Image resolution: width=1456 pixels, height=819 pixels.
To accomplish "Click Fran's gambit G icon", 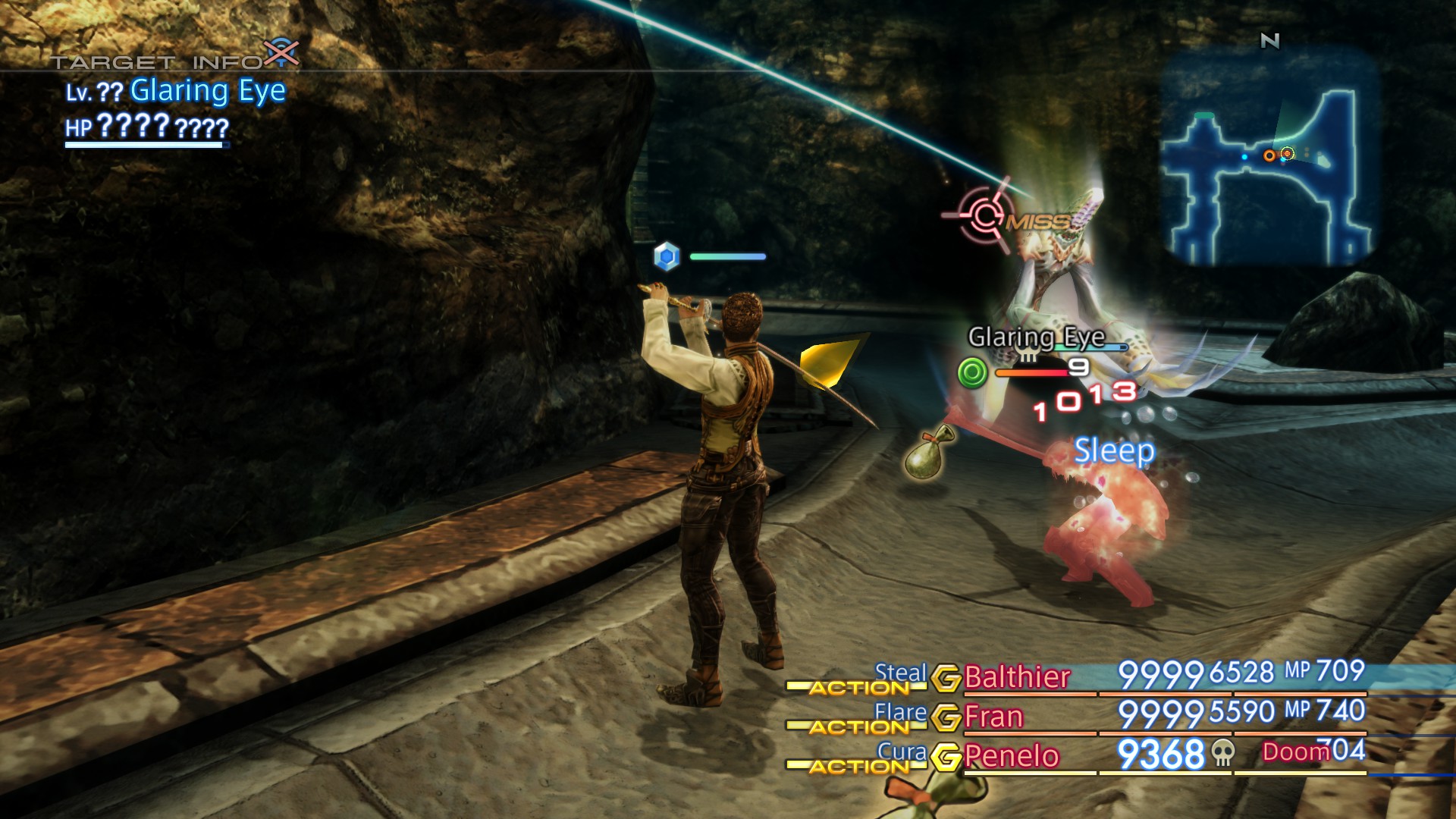I will point(946,717).
